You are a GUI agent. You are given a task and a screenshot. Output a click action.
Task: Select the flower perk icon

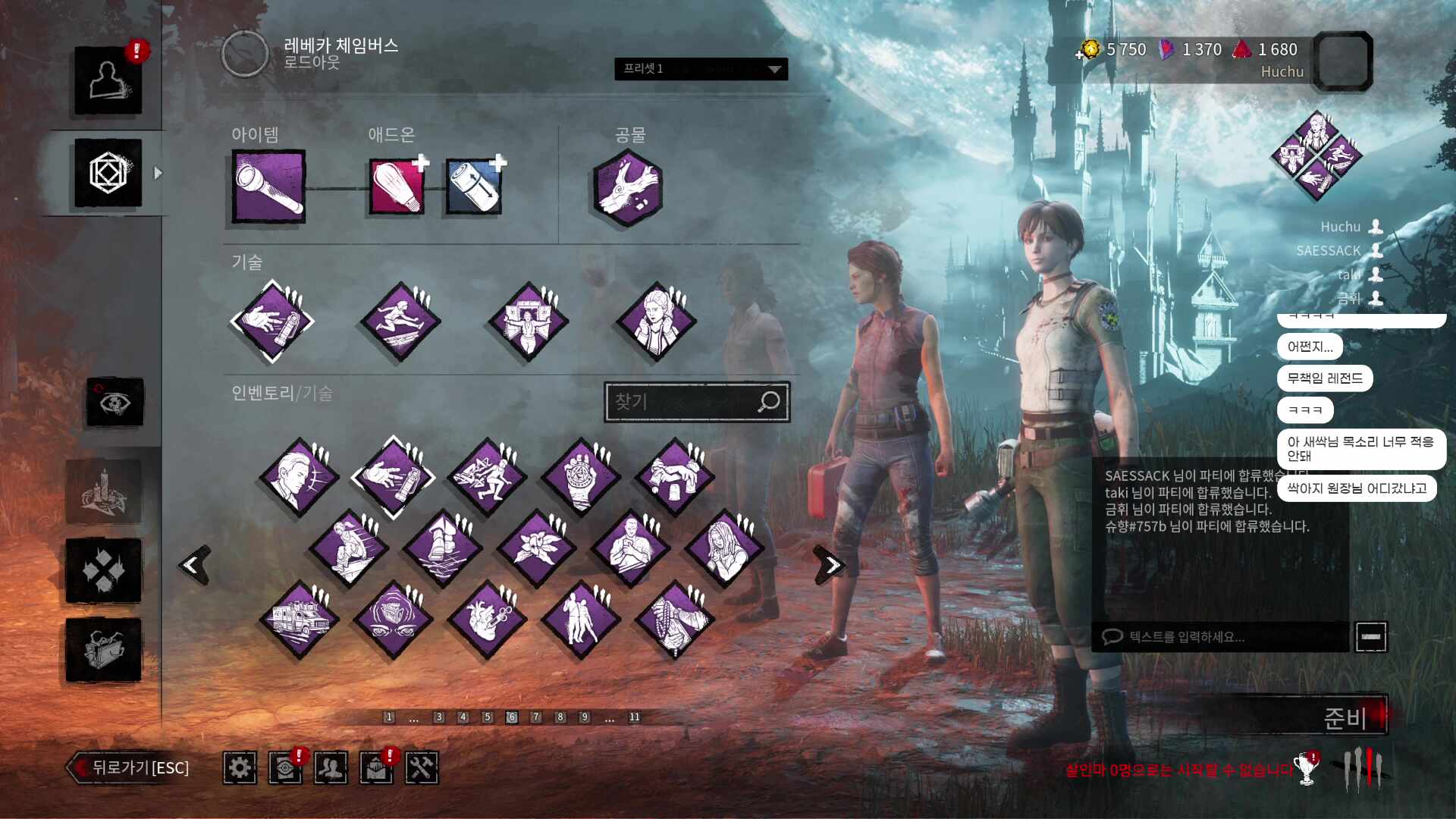click(535, 548)
